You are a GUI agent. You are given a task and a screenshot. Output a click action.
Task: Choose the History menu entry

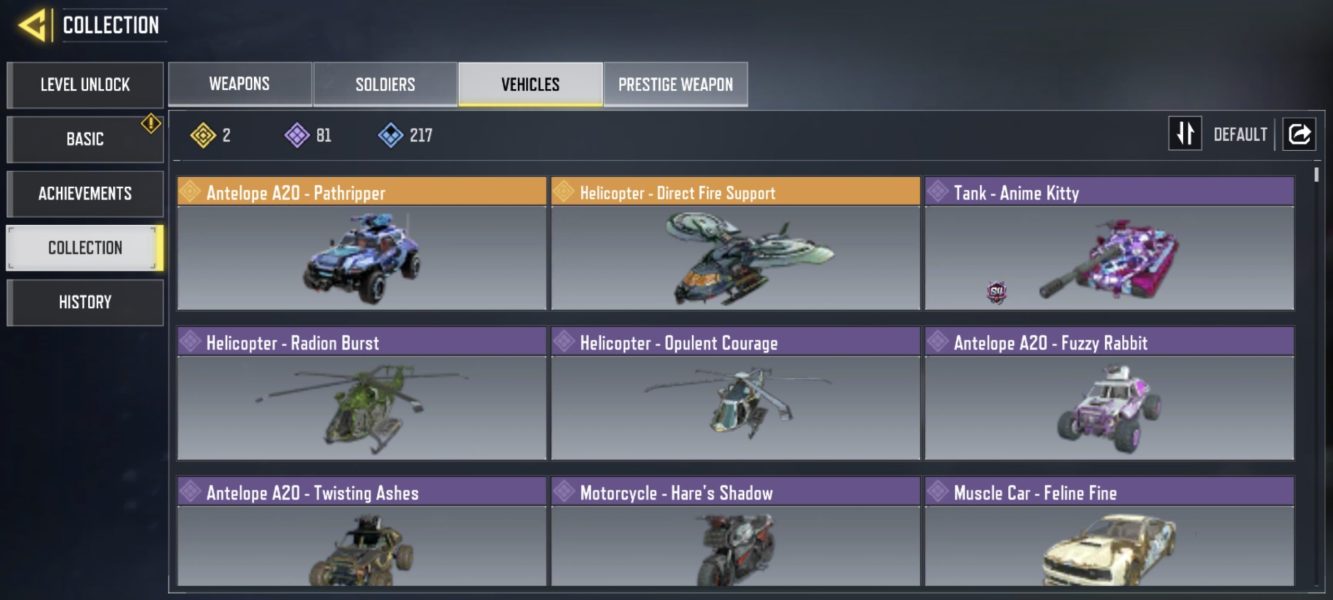(85, 302)
